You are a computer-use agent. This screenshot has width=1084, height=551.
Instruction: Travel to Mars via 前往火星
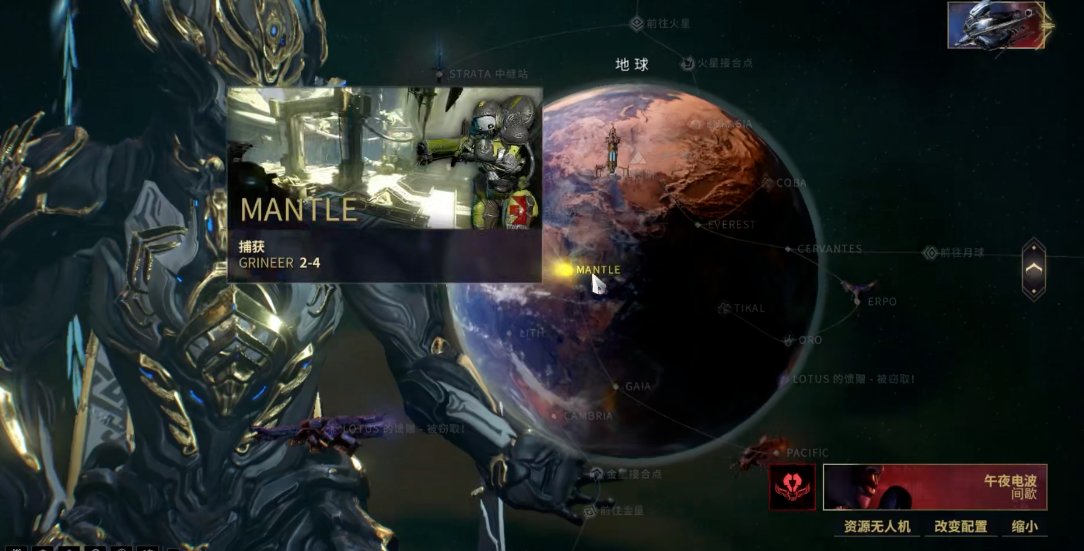[637, 23]
